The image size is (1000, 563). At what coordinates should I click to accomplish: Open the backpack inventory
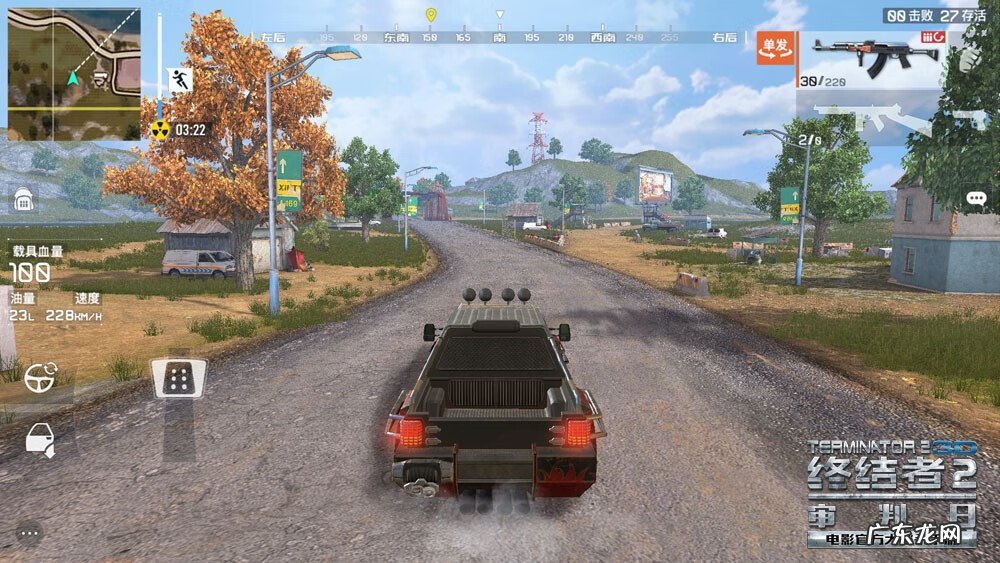[x=23, y=201]
